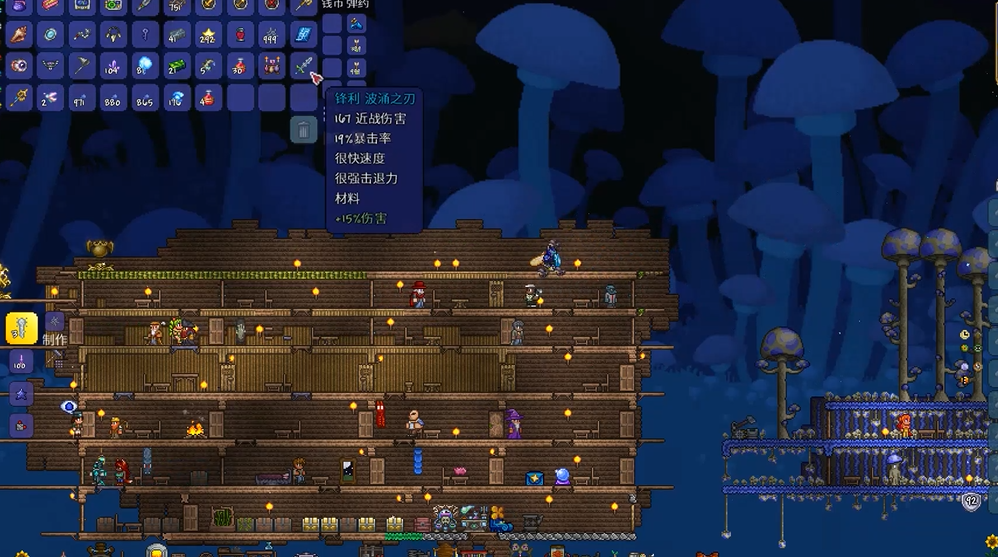Screen dimensions: 998x557
Task: Click the defense shield showing 92
Action: 971,502
